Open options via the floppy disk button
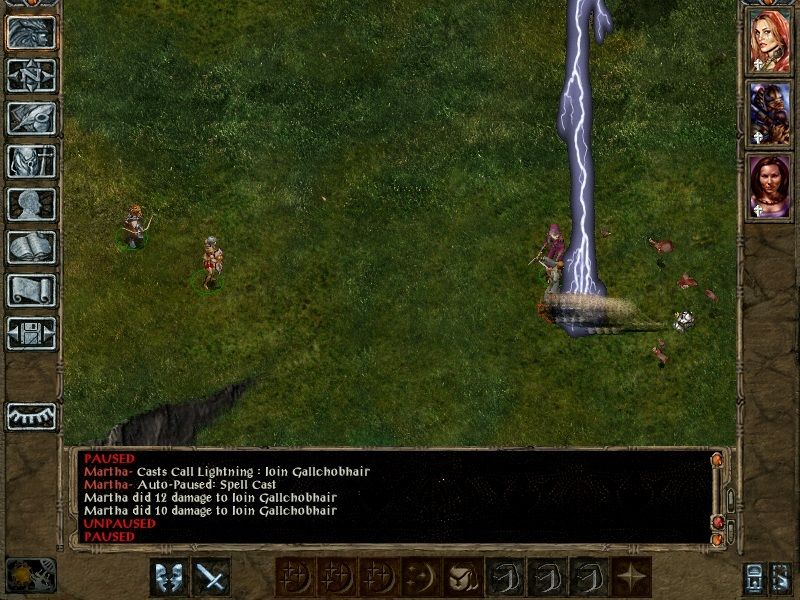 (x=31, y=333)
